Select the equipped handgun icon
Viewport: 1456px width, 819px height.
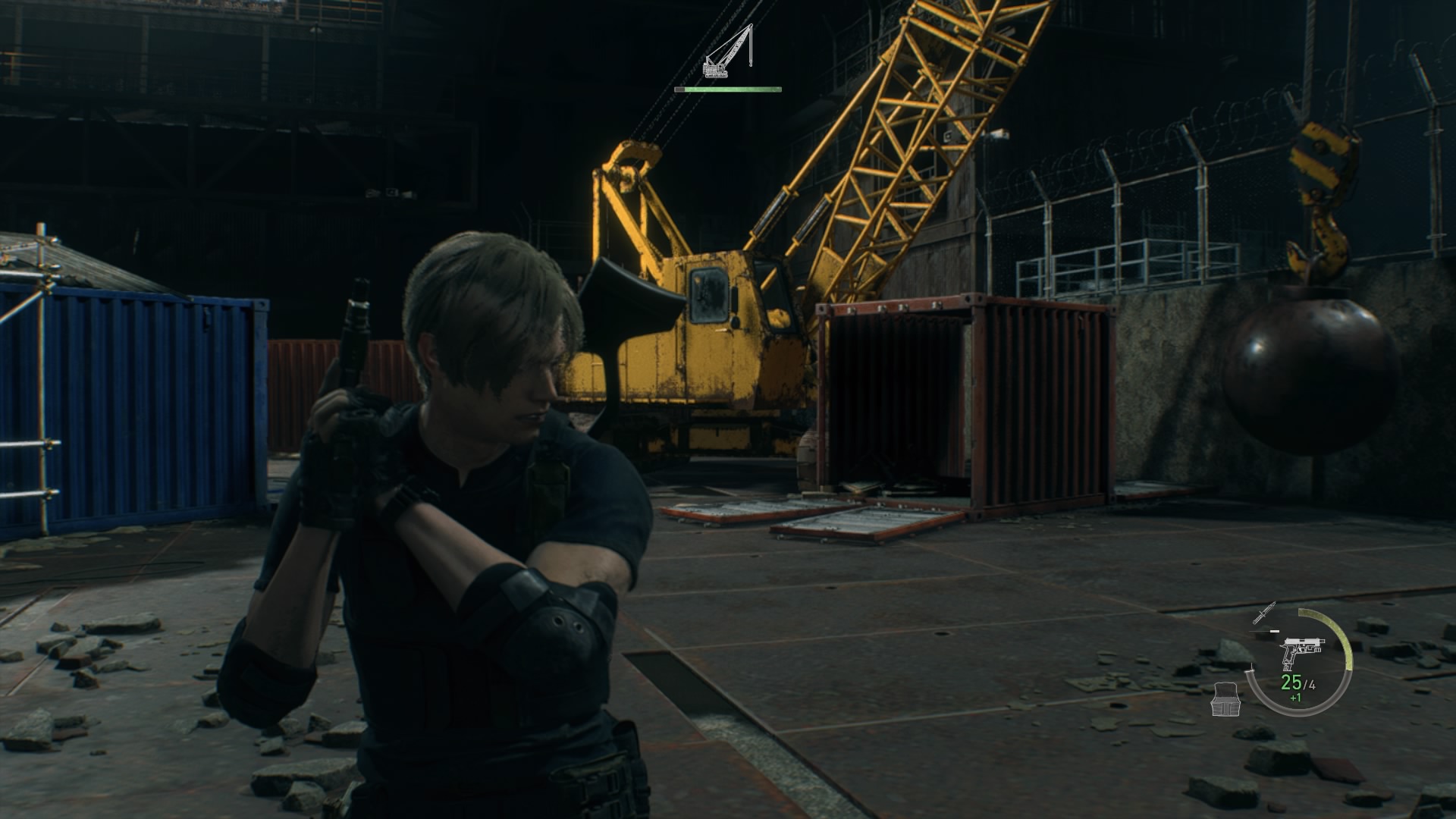click(x=1301, y=651)
